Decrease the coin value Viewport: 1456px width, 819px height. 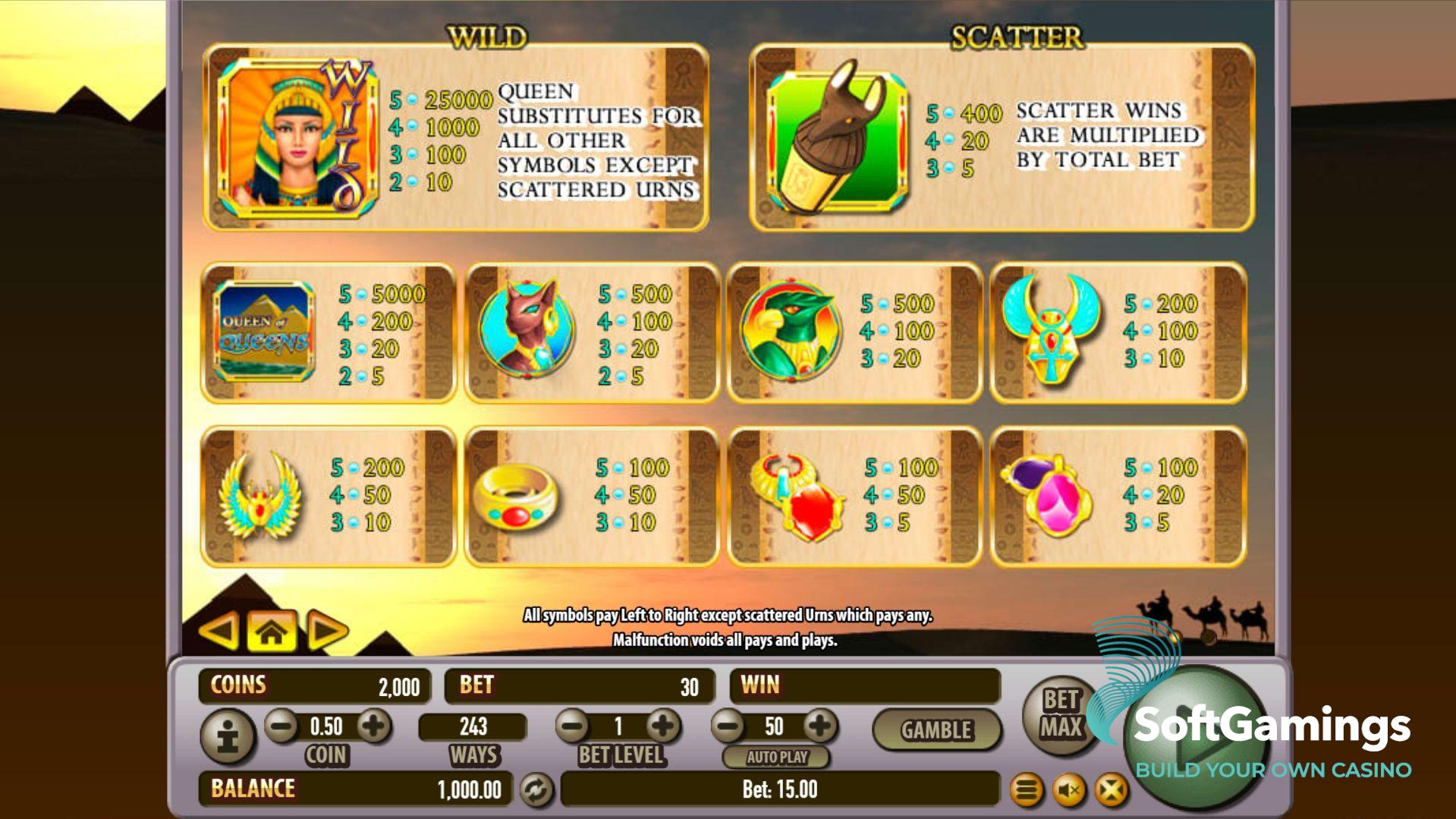(x=281, y=726)
